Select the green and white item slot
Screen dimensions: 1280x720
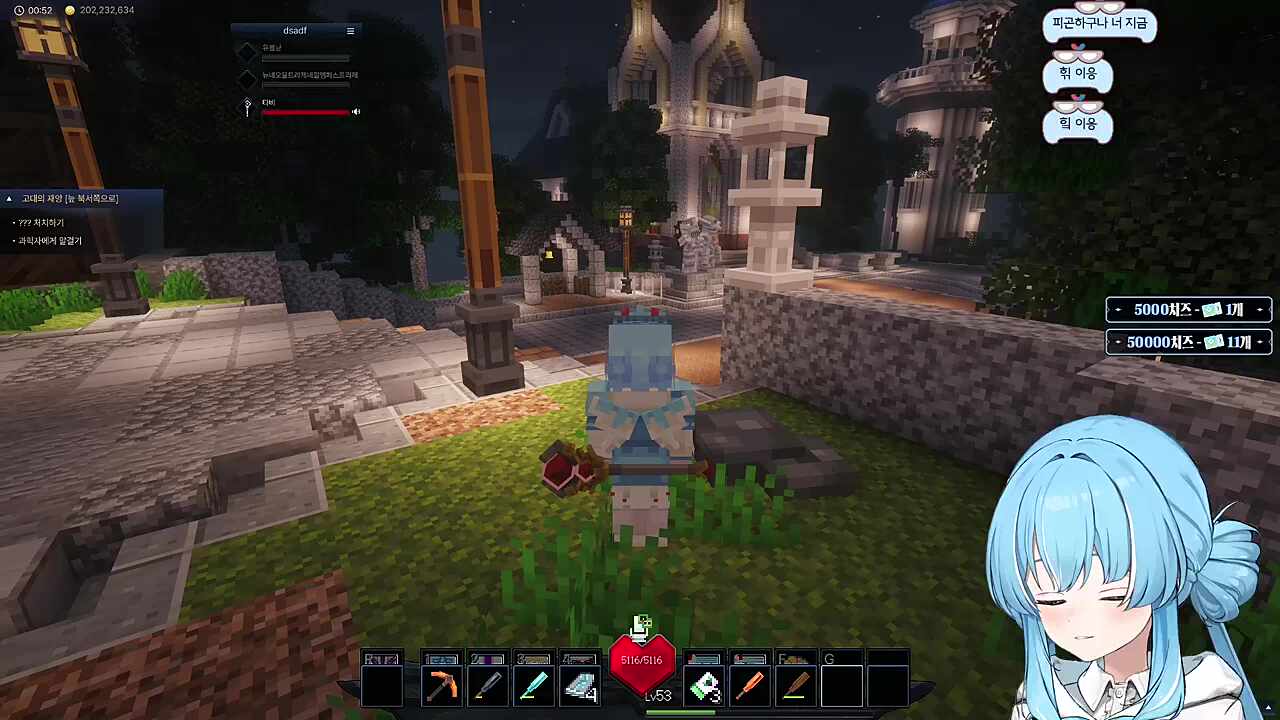coord(704,687)
